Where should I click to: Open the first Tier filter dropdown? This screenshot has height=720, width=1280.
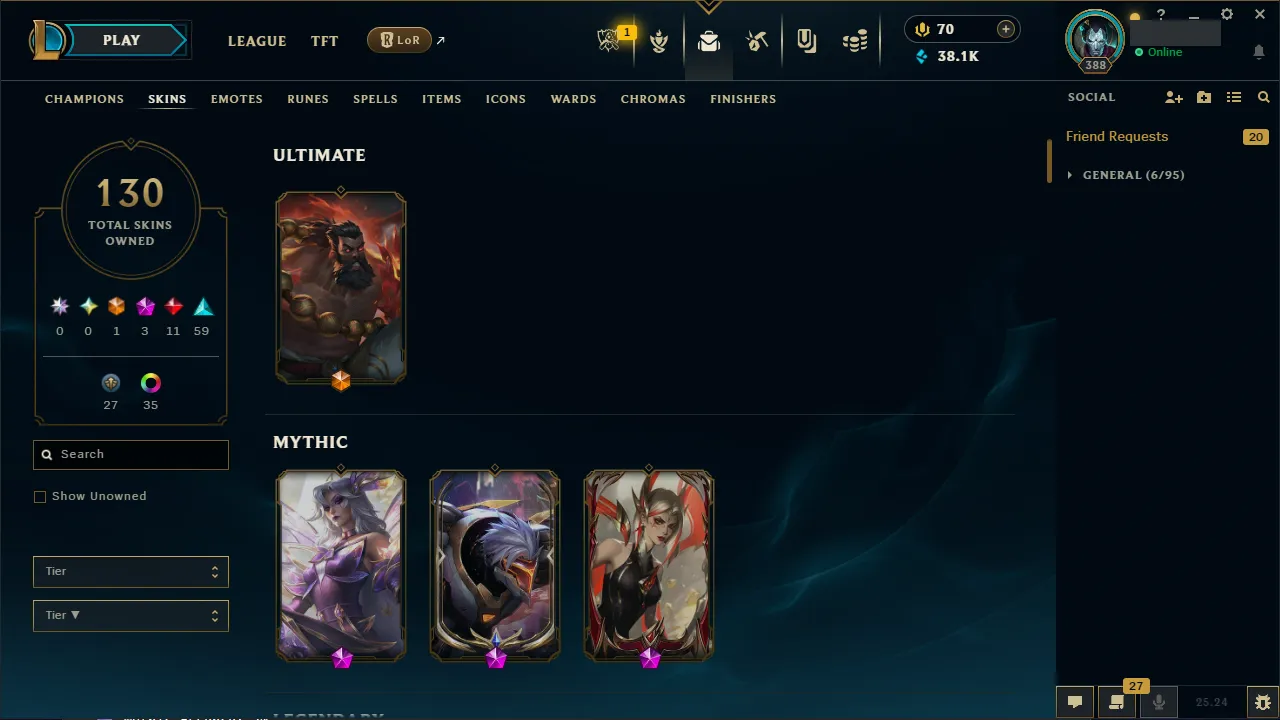130,571
